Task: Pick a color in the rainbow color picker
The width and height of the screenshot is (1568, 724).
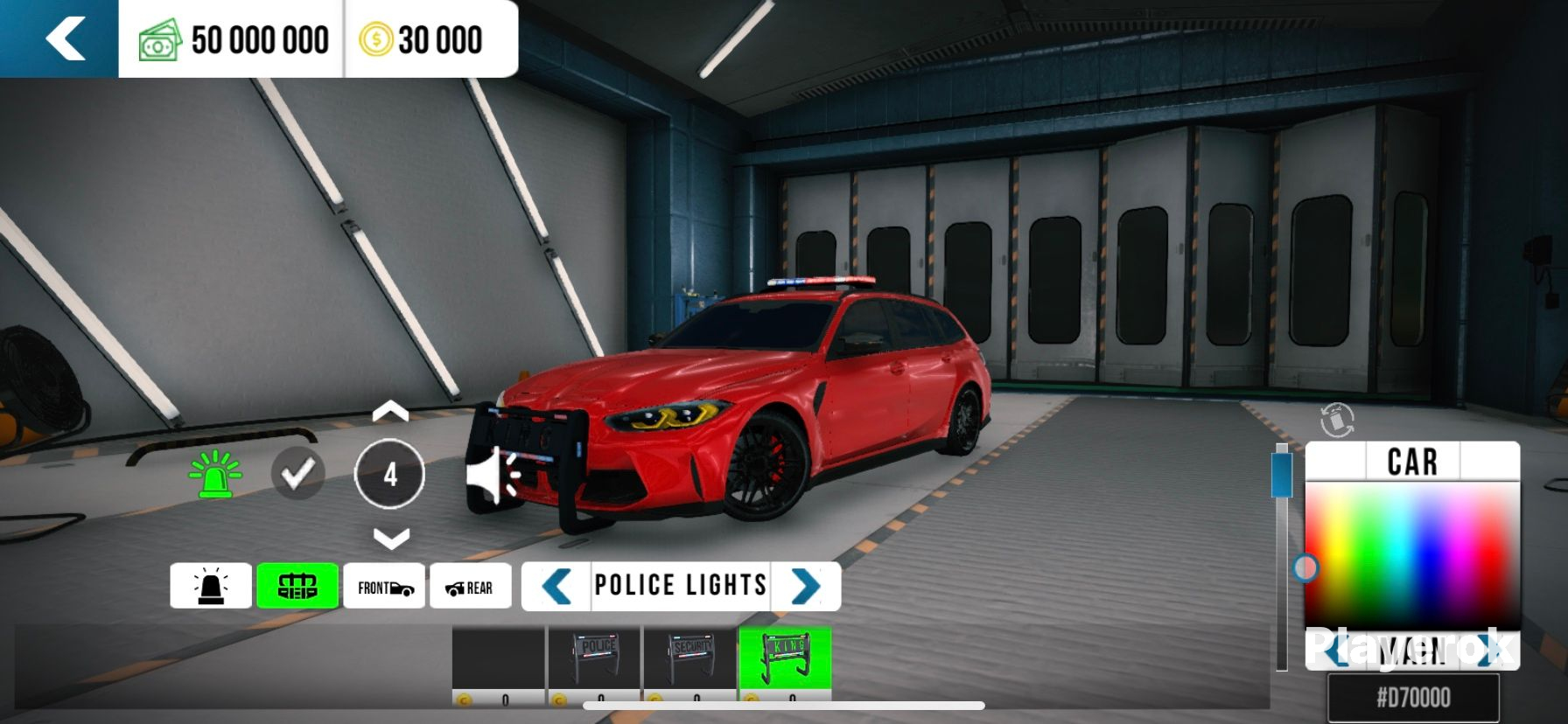Action: point(1411,551)
